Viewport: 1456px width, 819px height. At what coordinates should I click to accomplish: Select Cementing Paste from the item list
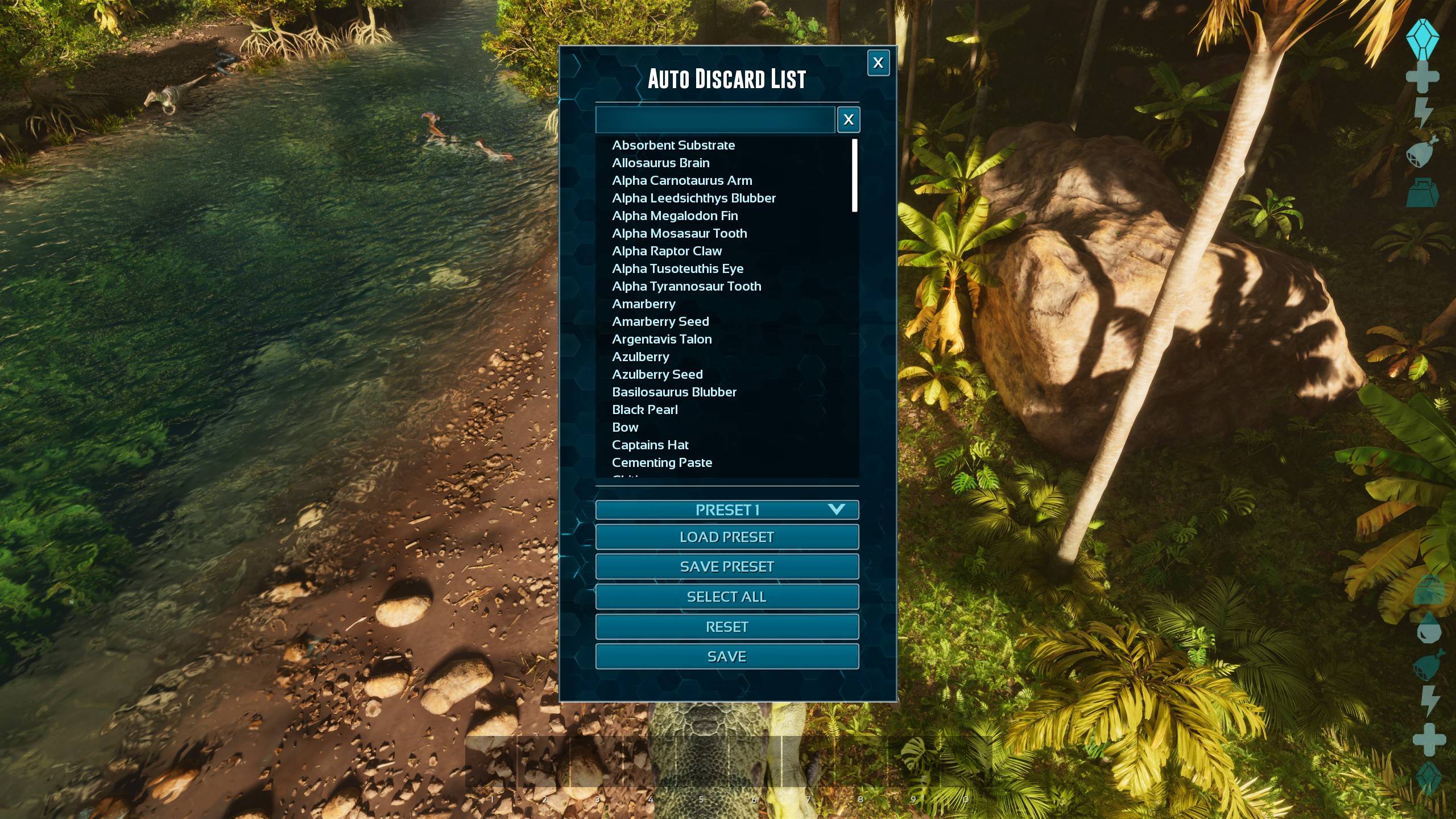coord(661,462)
